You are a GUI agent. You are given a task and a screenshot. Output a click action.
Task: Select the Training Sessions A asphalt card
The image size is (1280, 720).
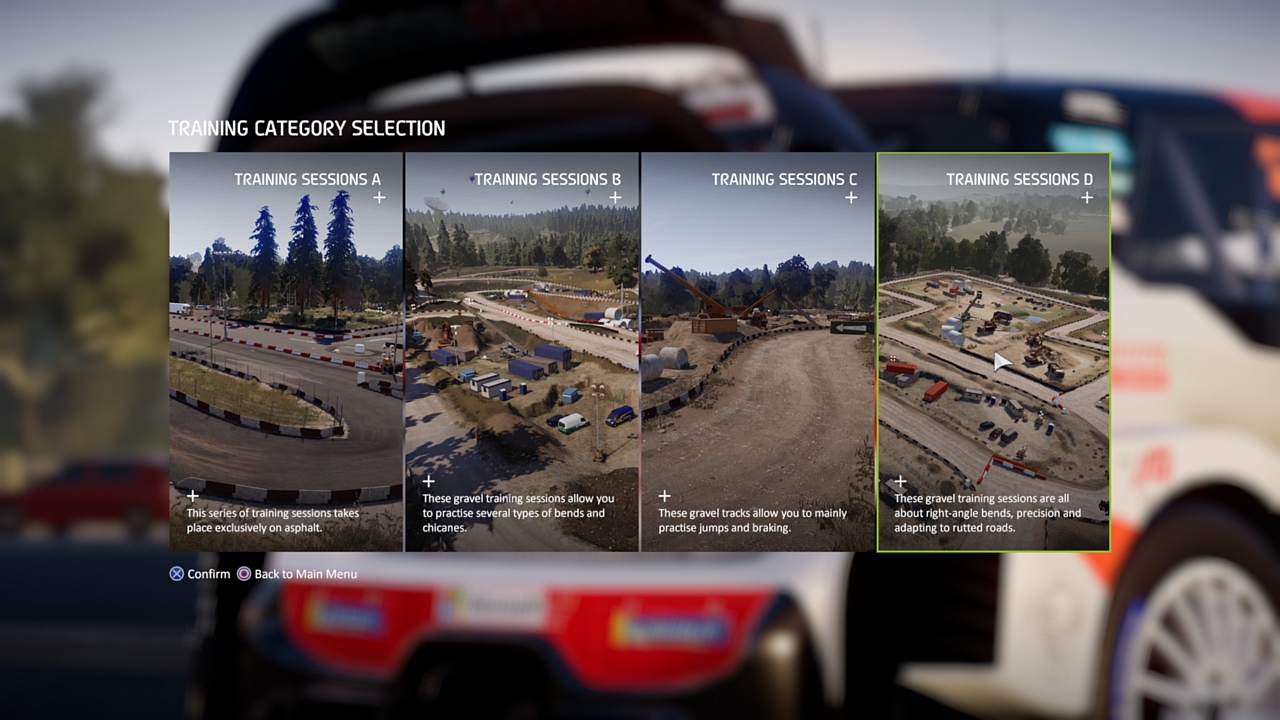coord(286,351)
